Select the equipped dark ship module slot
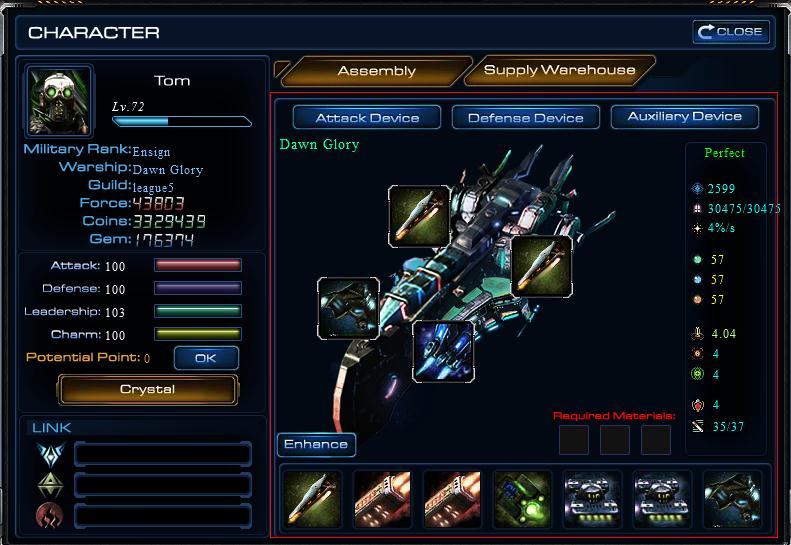Screen dimensions: 791x545 348,307
